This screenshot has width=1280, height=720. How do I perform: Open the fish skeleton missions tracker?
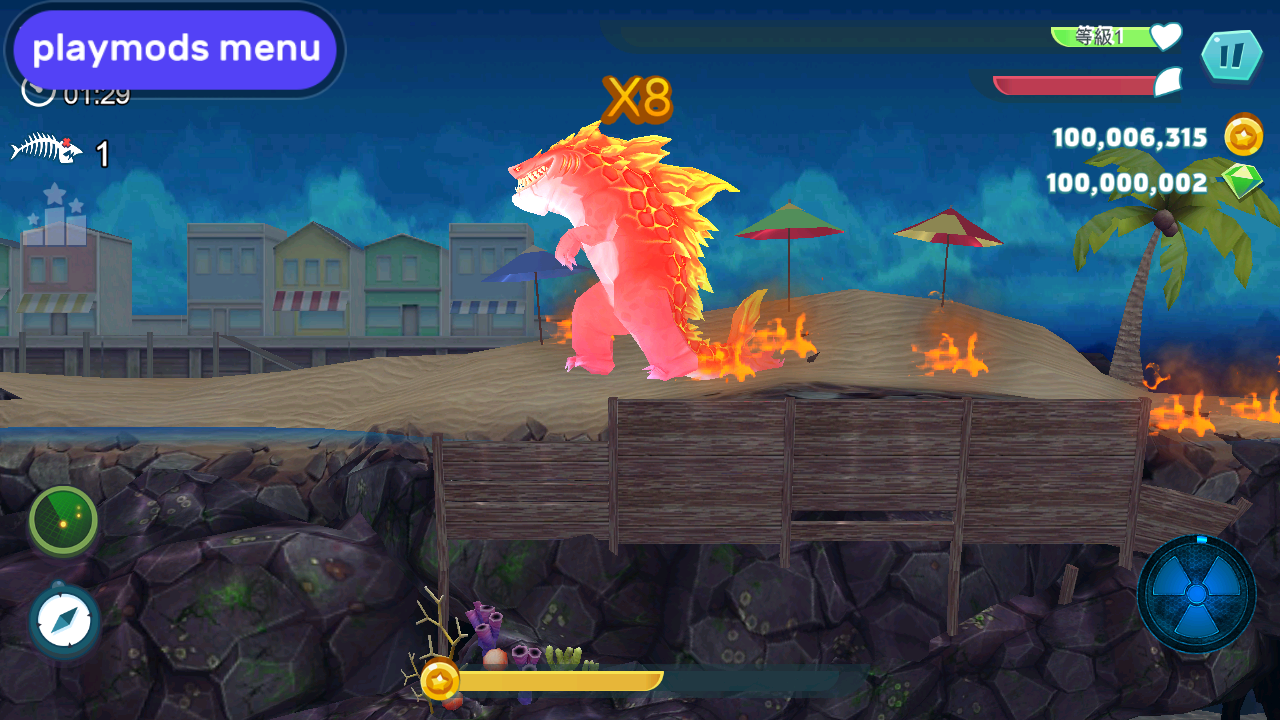click(47, 151)
